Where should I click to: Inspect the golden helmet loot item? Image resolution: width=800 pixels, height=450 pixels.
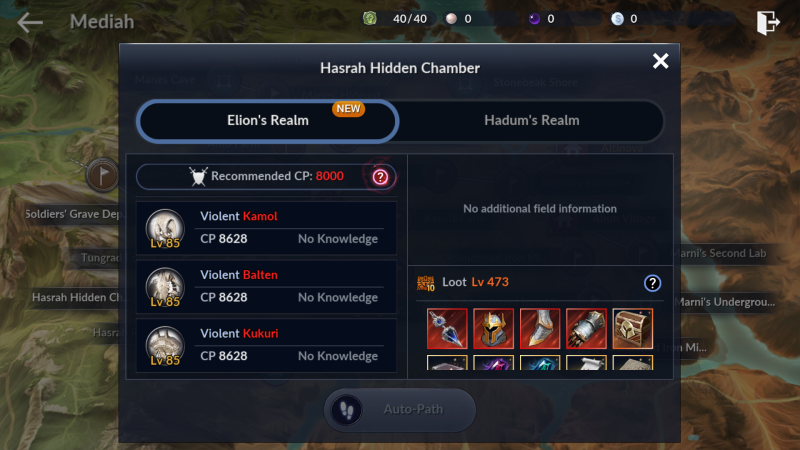[x=493, y=328]
